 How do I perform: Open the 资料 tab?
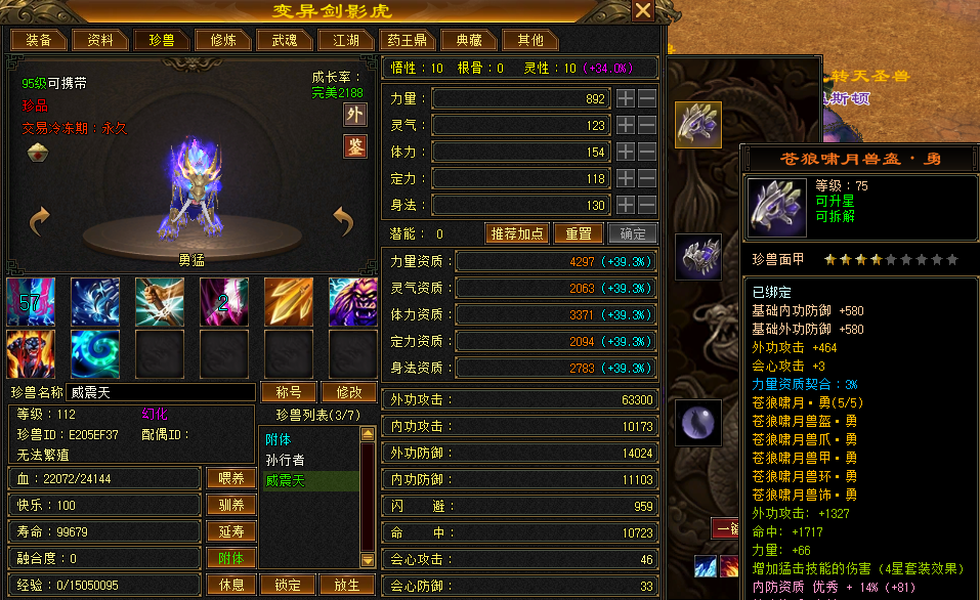tap(100, 40)
